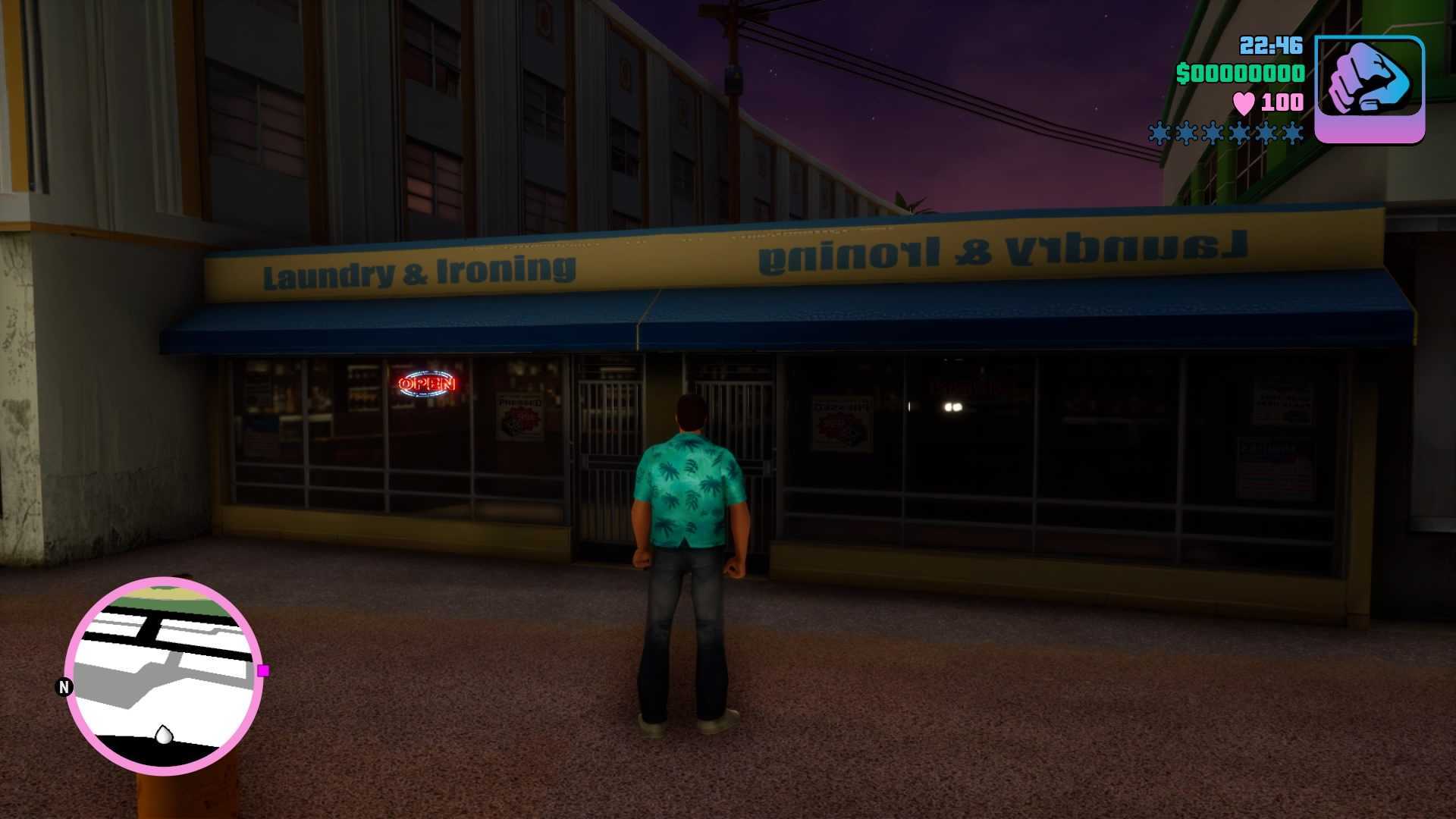Click the circular radar minimap

point(164,675)
